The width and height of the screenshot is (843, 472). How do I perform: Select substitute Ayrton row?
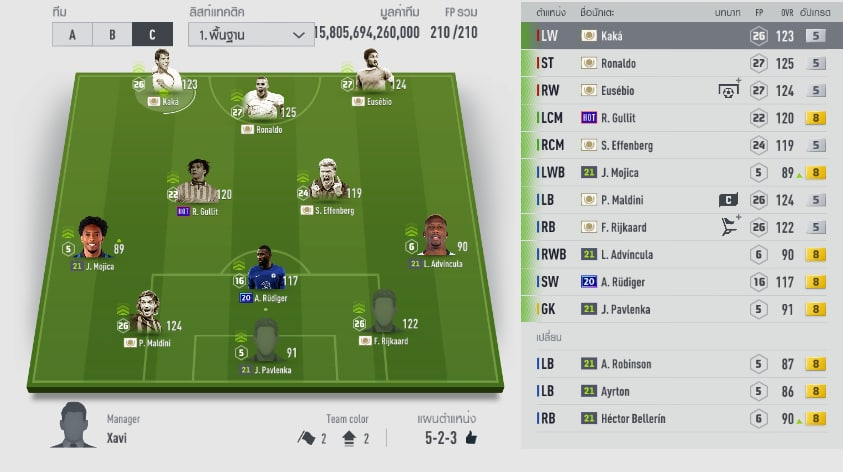coord(679,391)
